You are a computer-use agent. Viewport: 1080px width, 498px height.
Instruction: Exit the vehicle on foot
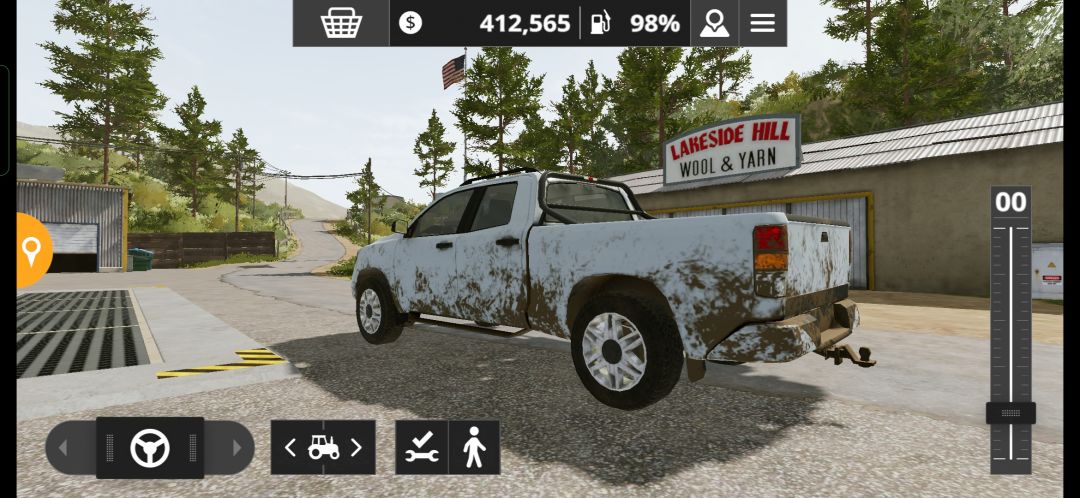pyautogui.click(x=474, y=448)
